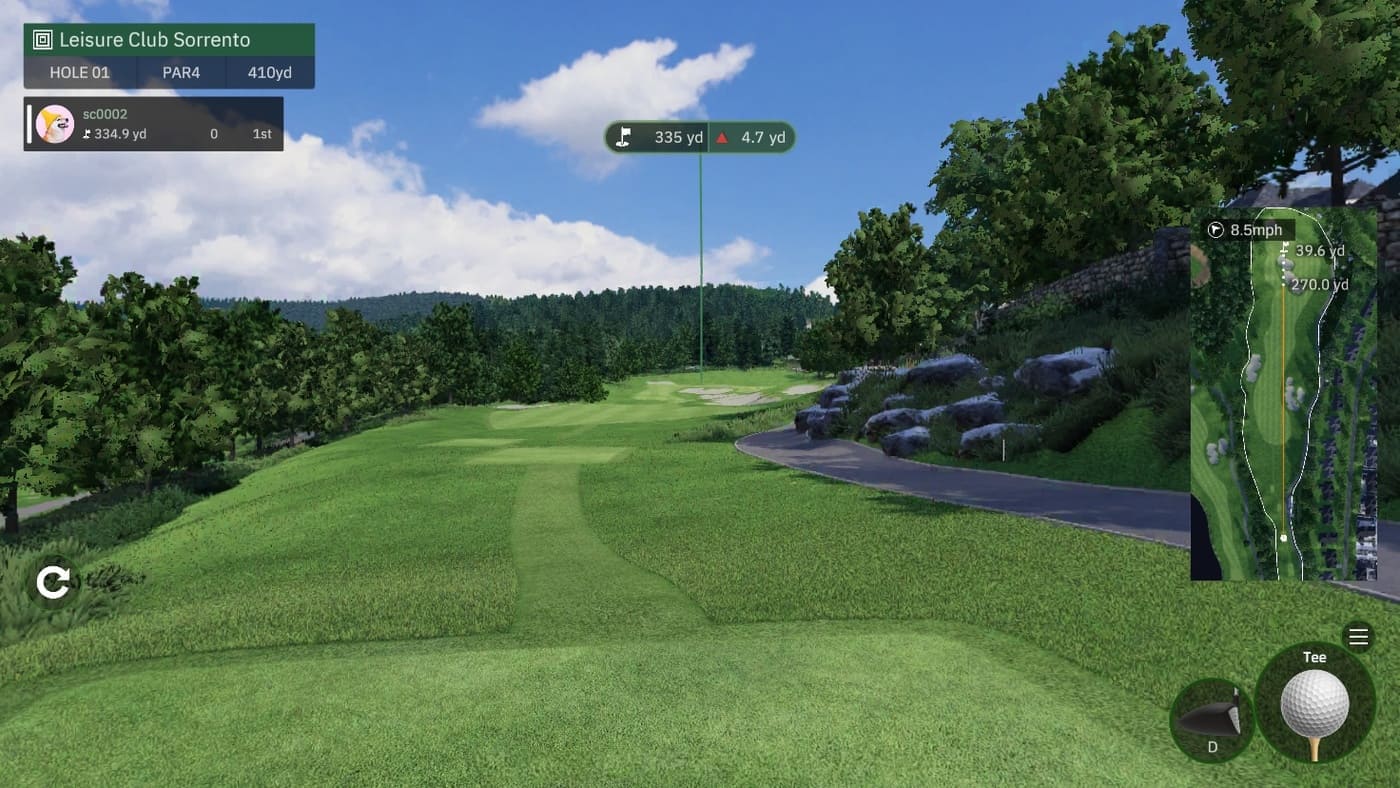Viewport: 1400px width, 788px height.
Task: Click the Leisure Club Sorrento logo icon
Action: pos(41,39)
